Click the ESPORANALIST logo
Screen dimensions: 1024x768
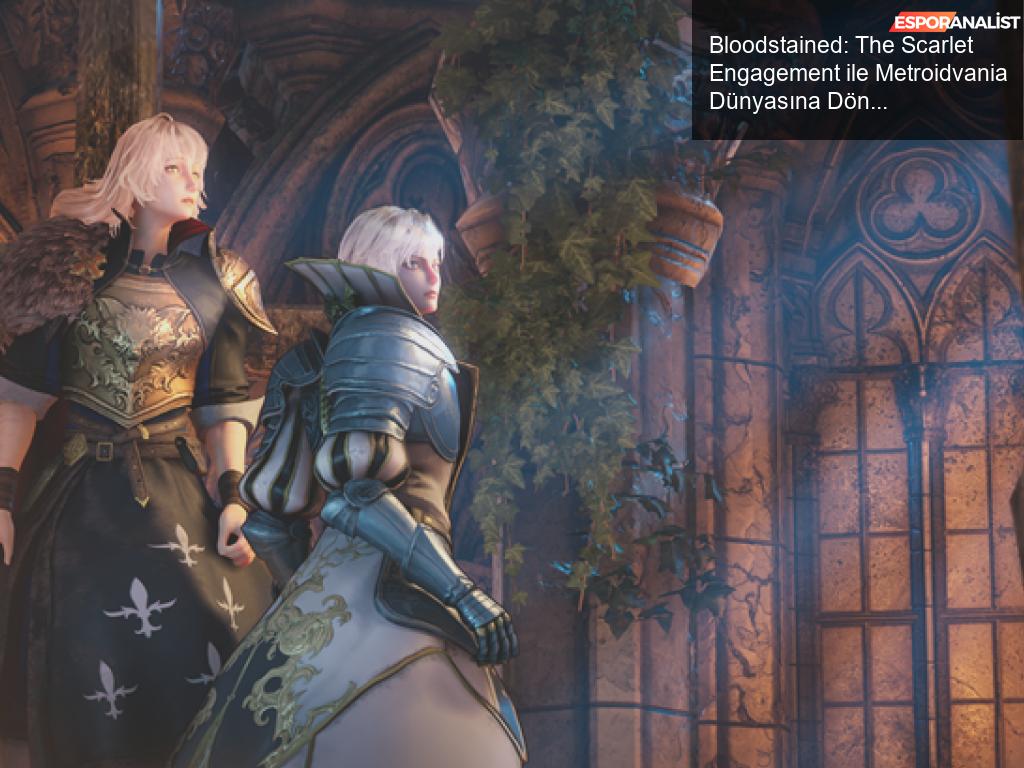(x=955, y=22)
